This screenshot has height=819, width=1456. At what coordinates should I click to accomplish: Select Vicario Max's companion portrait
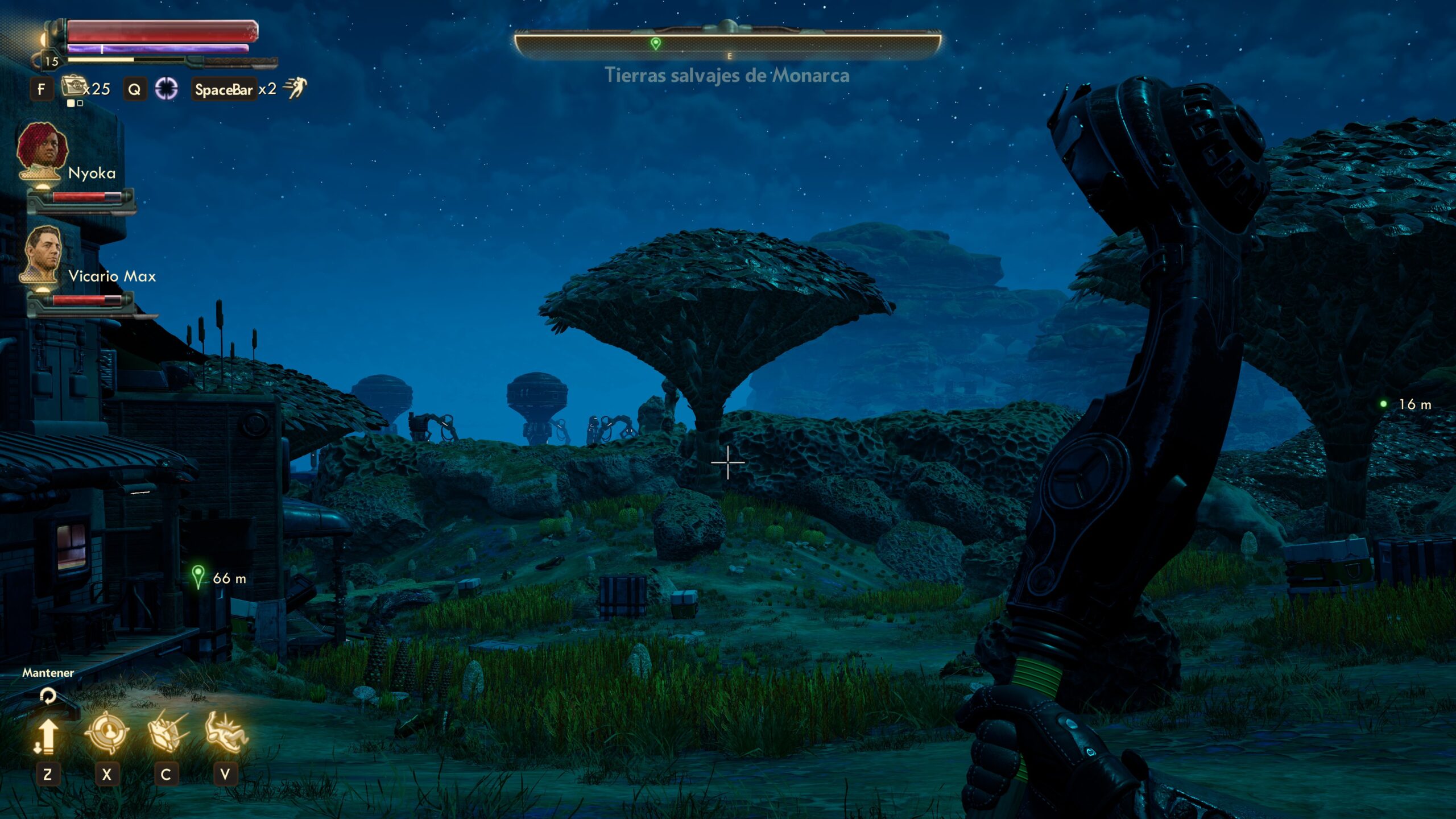[42, 254]
